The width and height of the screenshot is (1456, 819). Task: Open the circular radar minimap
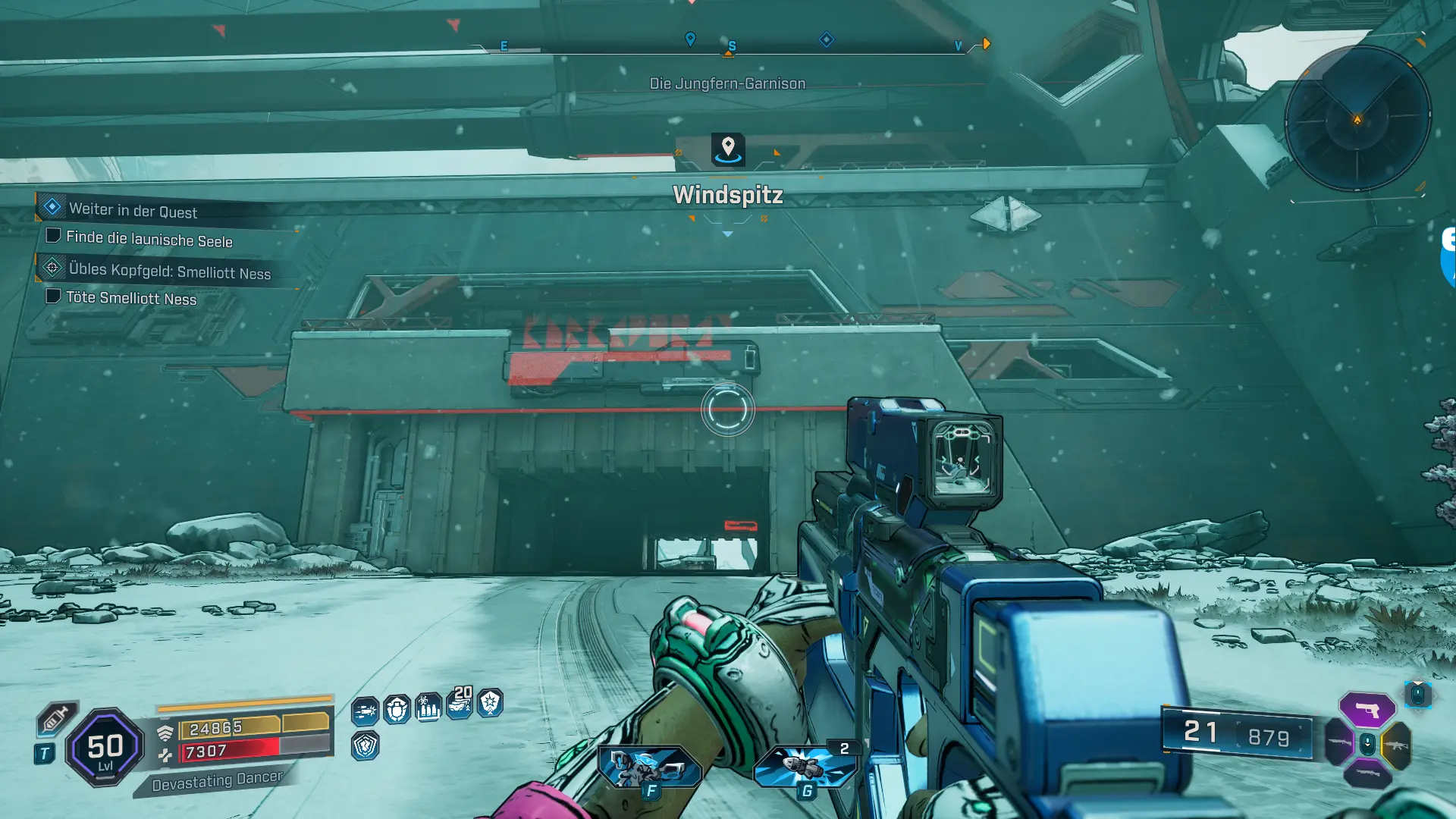coord(1357,118)
